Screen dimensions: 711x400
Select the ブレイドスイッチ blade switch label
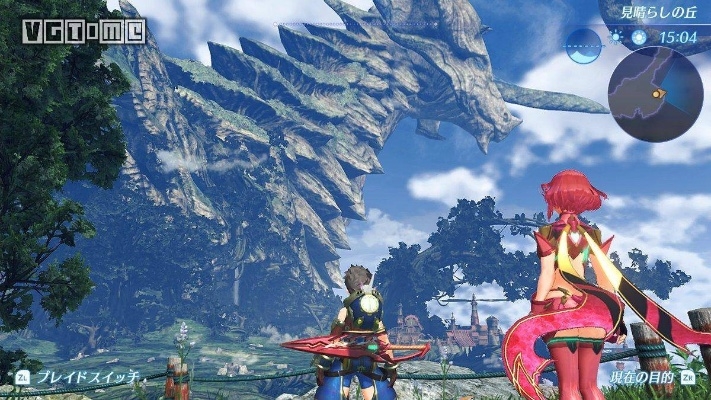pyautogui.click(x=78, y=378)
